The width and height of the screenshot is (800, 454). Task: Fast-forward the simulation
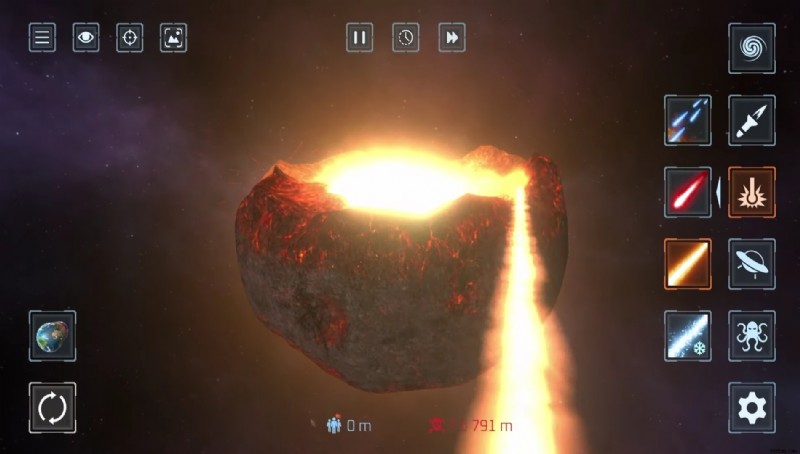coord(452,38)
